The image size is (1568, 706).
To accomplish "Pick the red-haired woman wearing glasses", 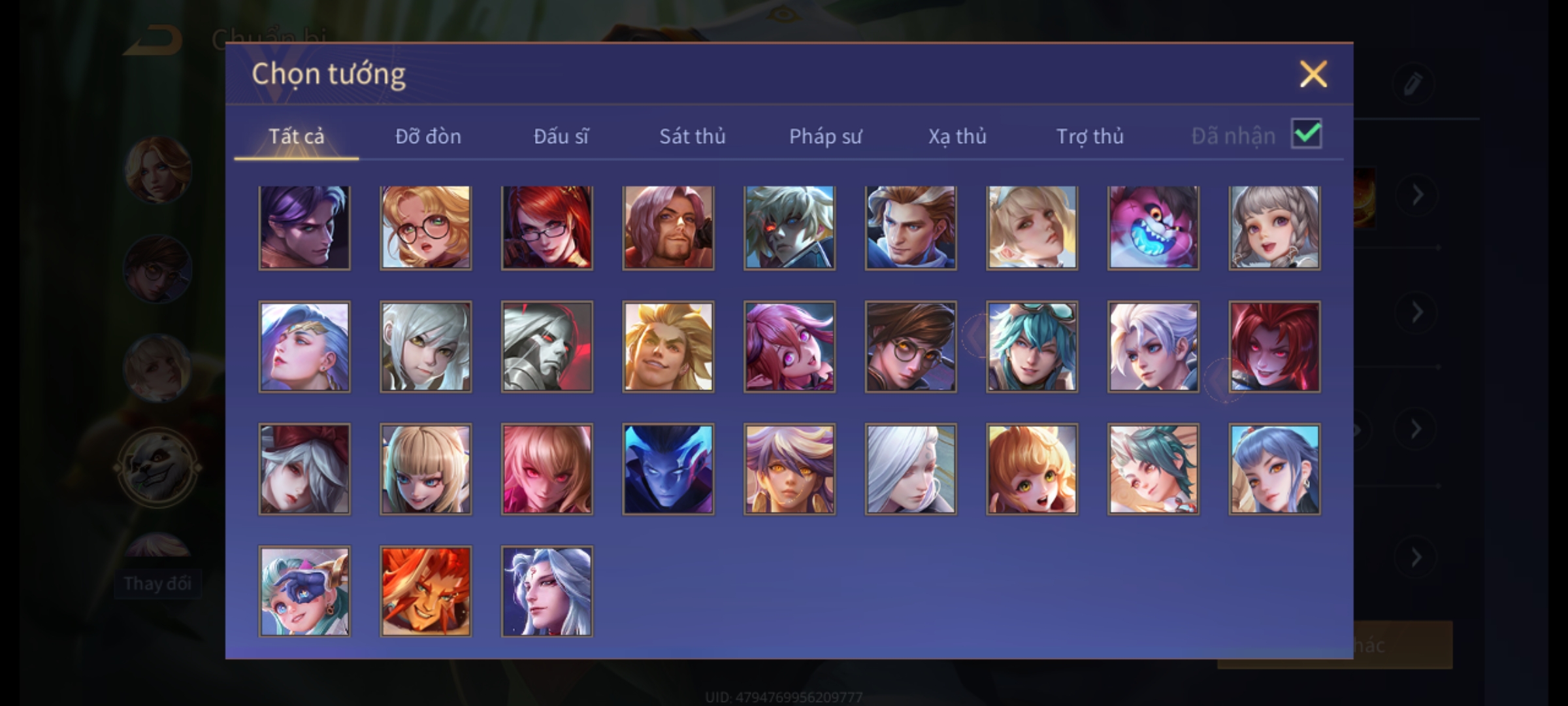I will [x=547, y=227].
